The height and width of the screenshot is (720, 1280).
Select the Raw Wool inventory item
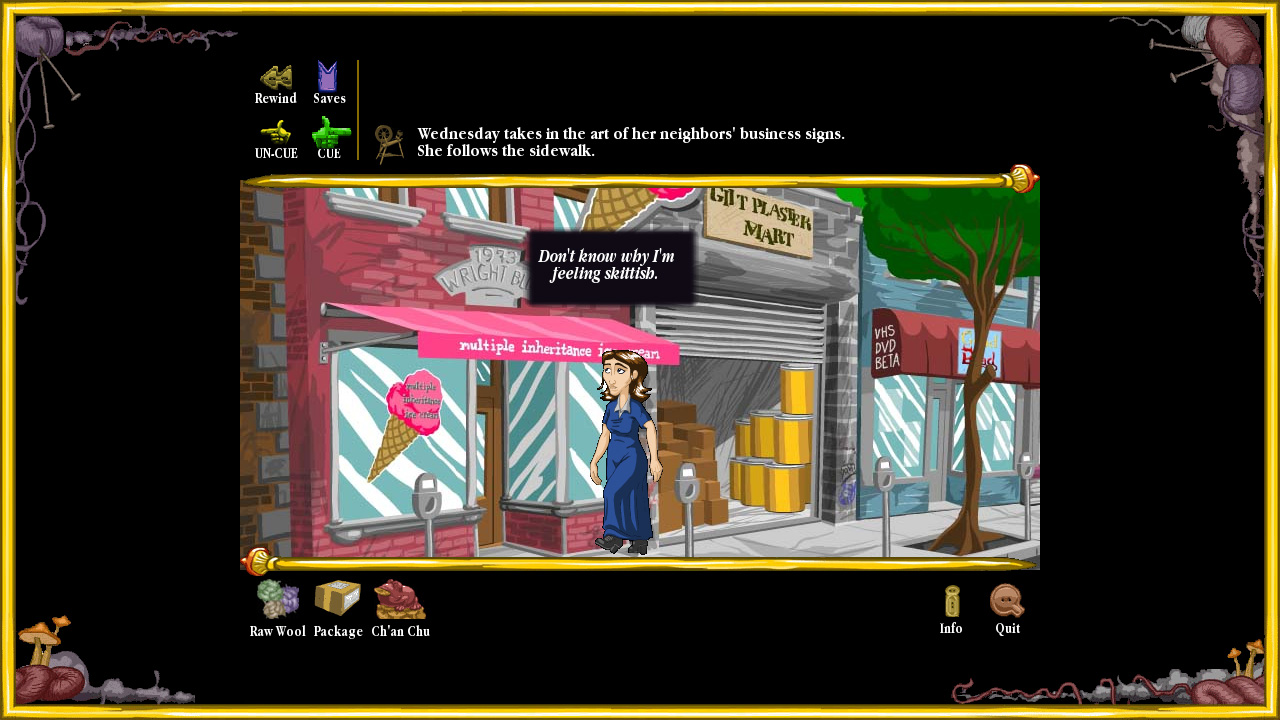(x=277, y=599)
